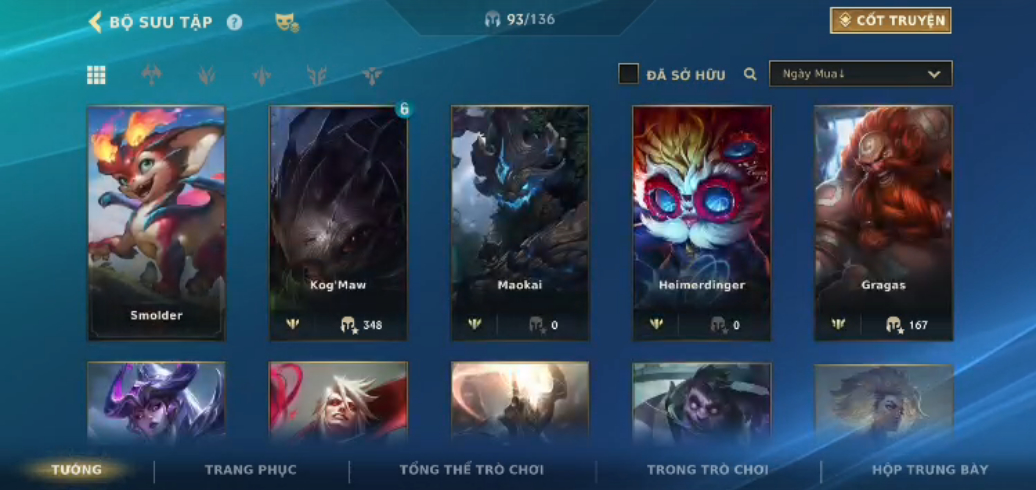Viewport: 1036px width, 490px height.
Task: Switch to the Tướng tab
Action: click(x=77, y=470)
